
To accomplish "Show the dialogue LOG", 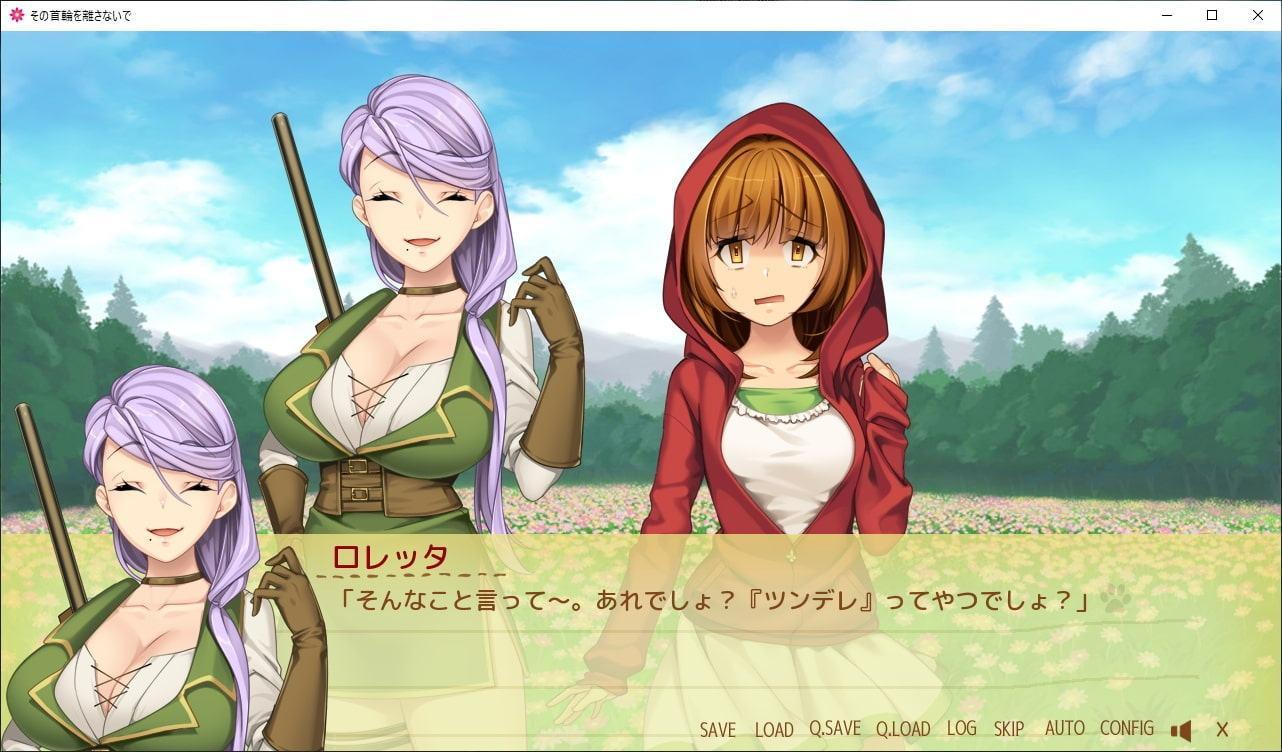I will click(x=961, y=729).
